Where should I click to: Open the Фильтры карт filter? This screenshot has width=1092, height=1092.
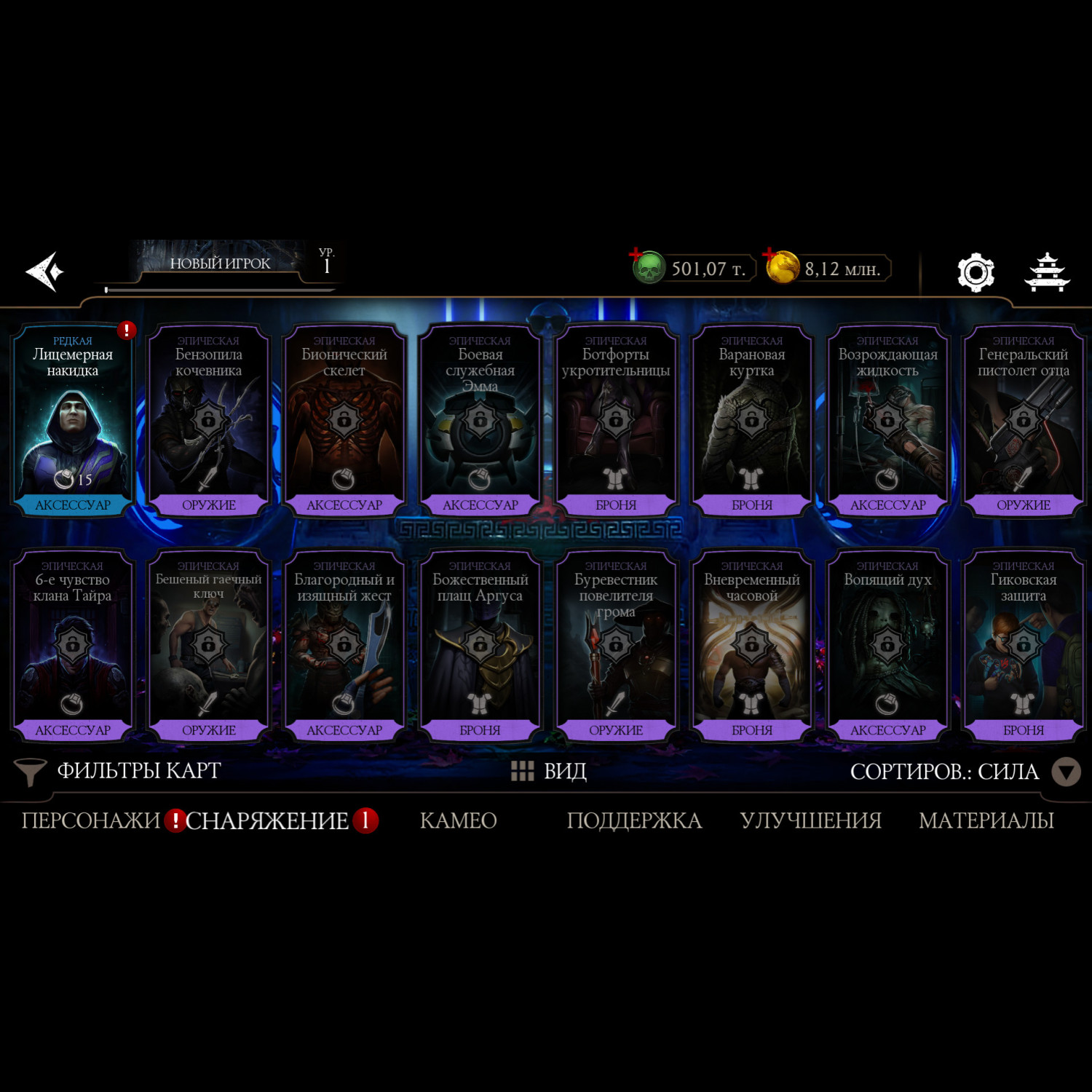point(120,771)
